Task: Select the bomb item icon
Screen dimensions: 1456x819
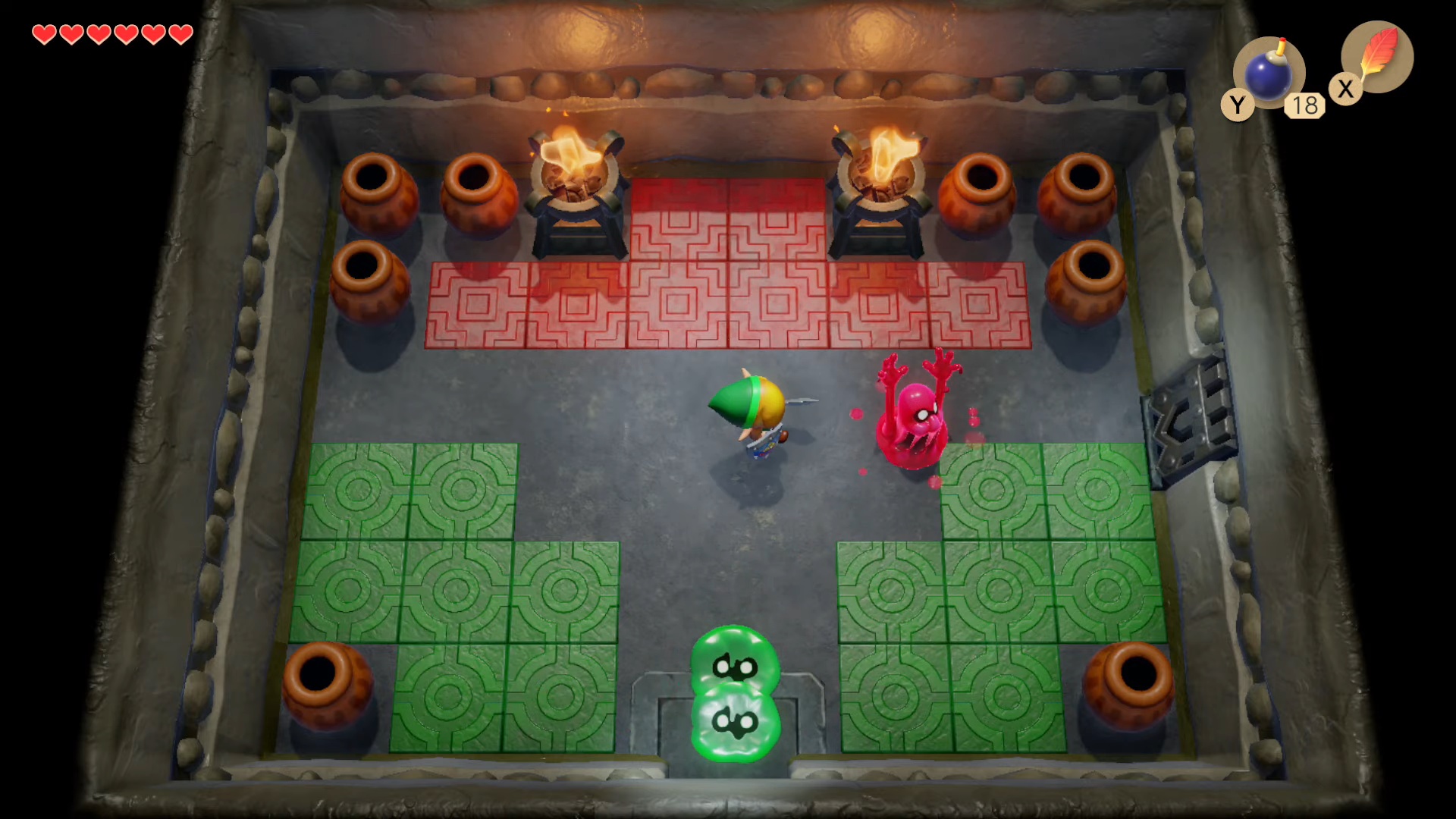Action: (1267, 72)
